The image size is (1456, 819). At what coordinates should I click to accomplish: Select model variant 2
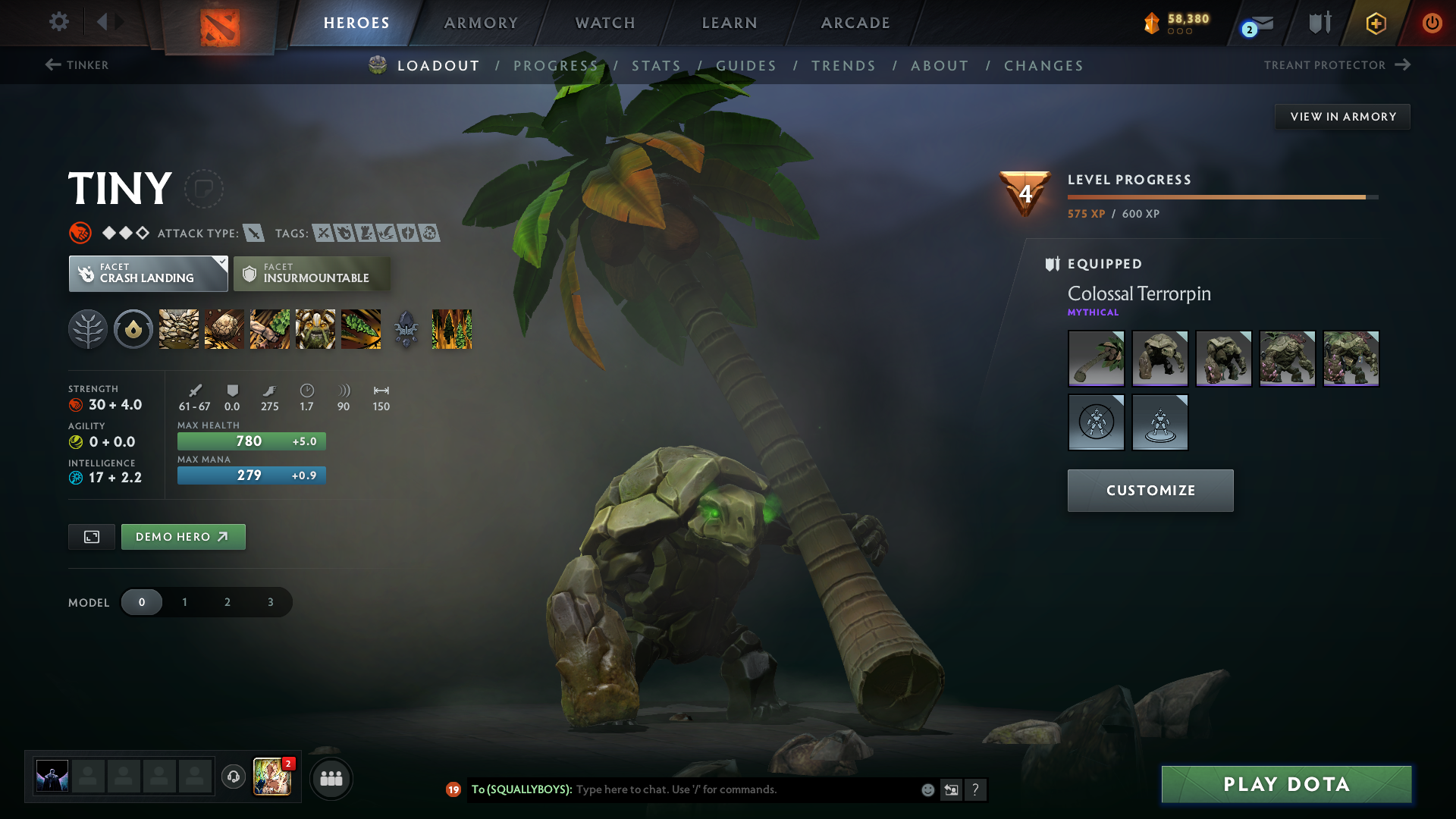coord(227,601)
